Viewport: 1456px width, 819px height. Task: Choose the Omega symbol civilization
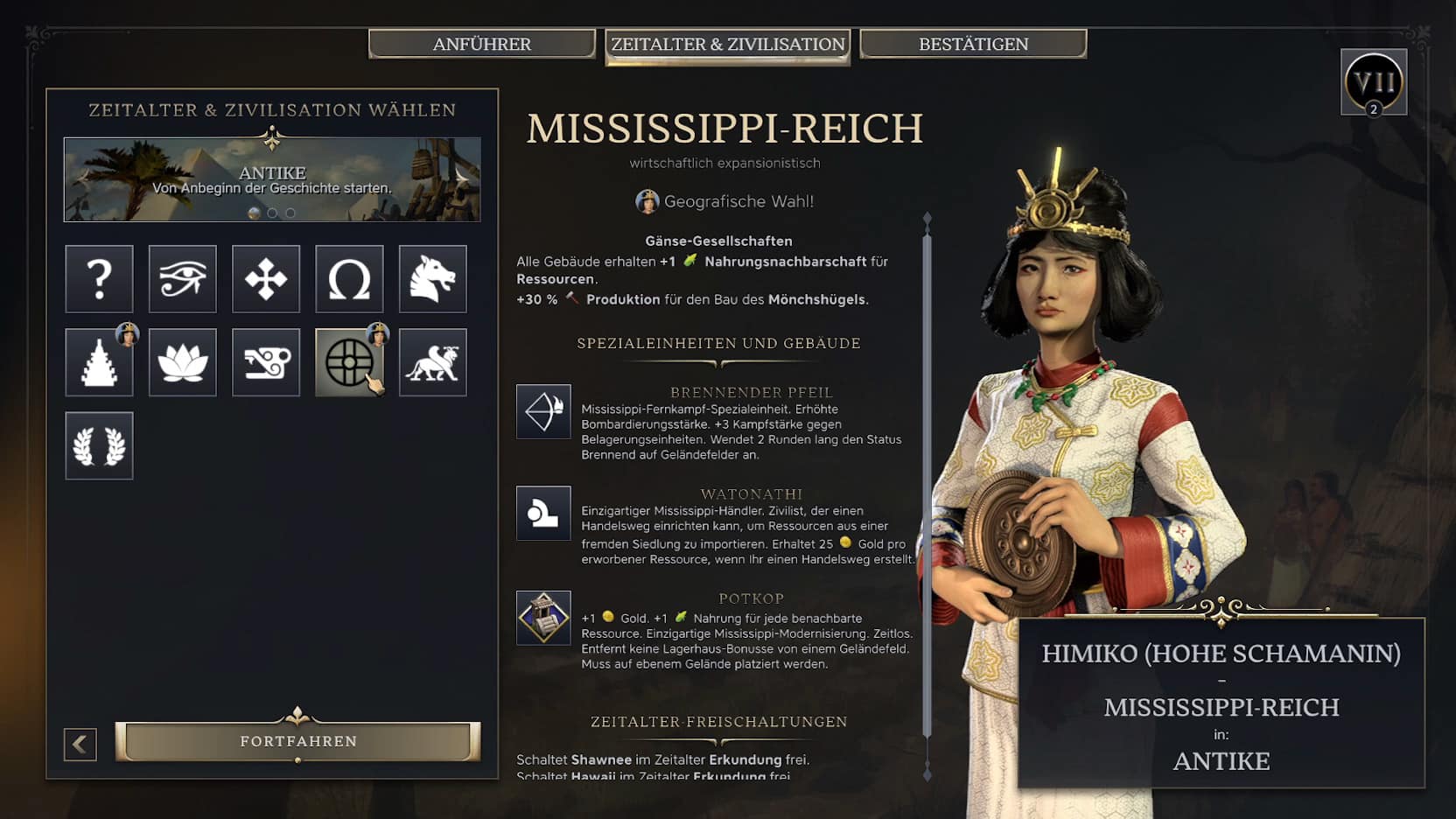349,279
